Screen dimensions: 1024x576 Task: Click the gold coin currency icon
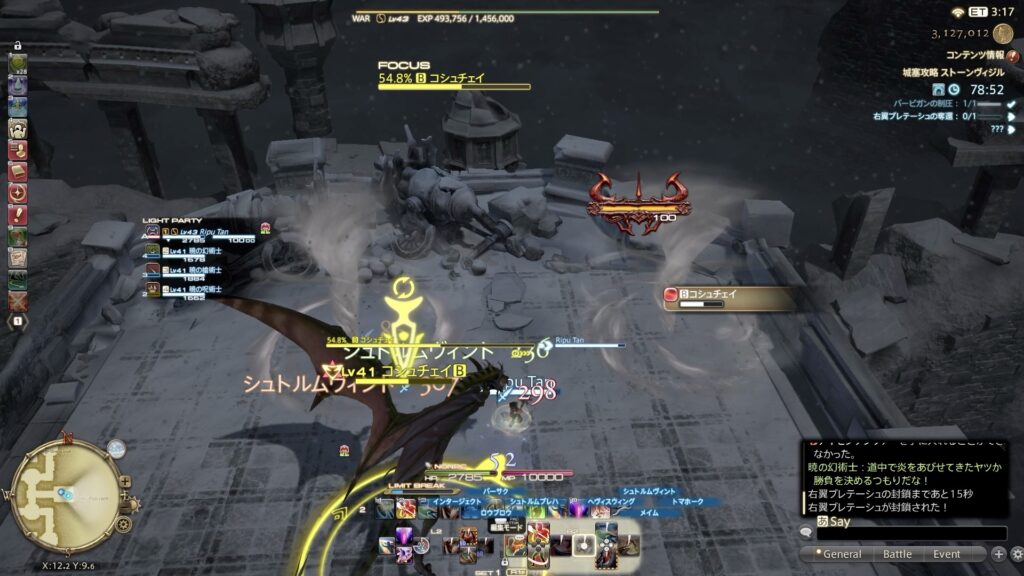coord(1003,33)
